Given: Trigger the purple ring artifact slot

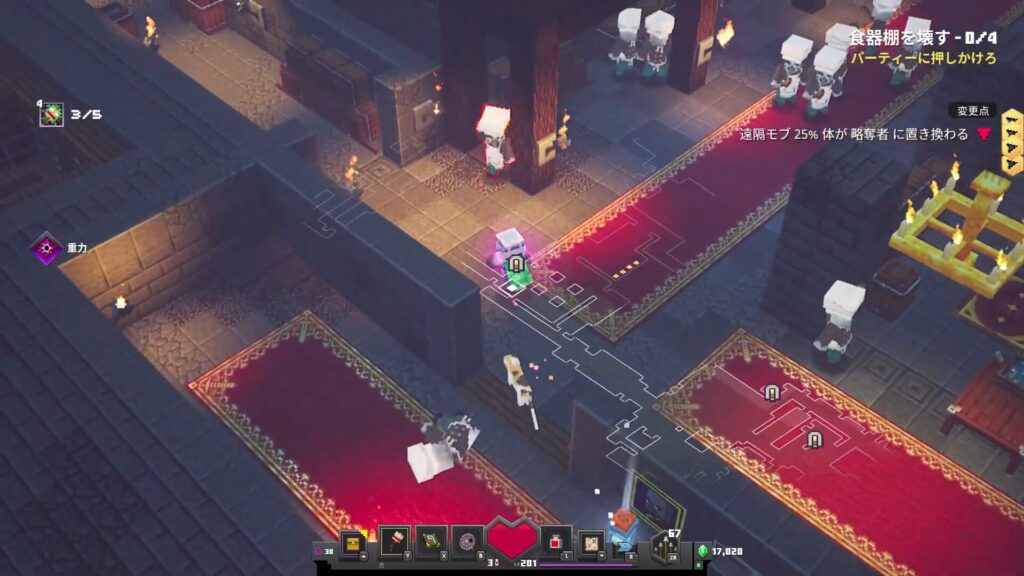Looking at the screenshot, I should (x=466, y=543).
